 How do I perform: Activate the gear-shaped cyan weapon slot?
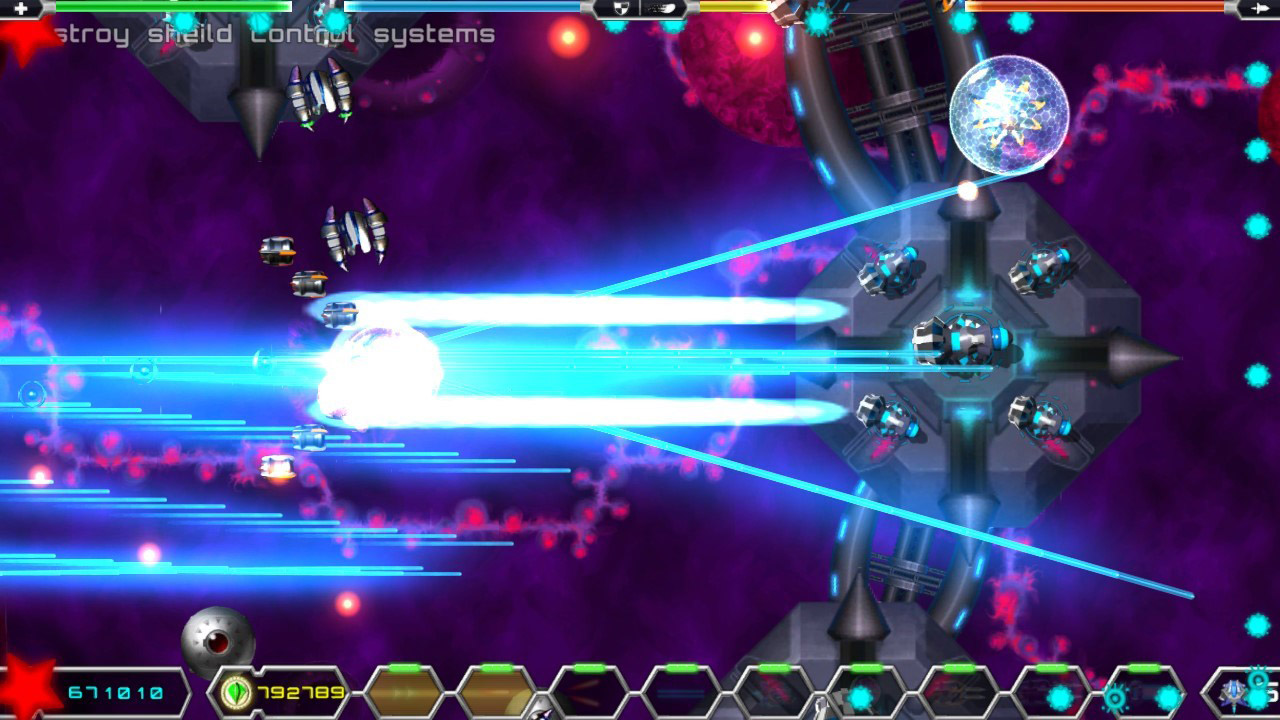point(1114,697)
